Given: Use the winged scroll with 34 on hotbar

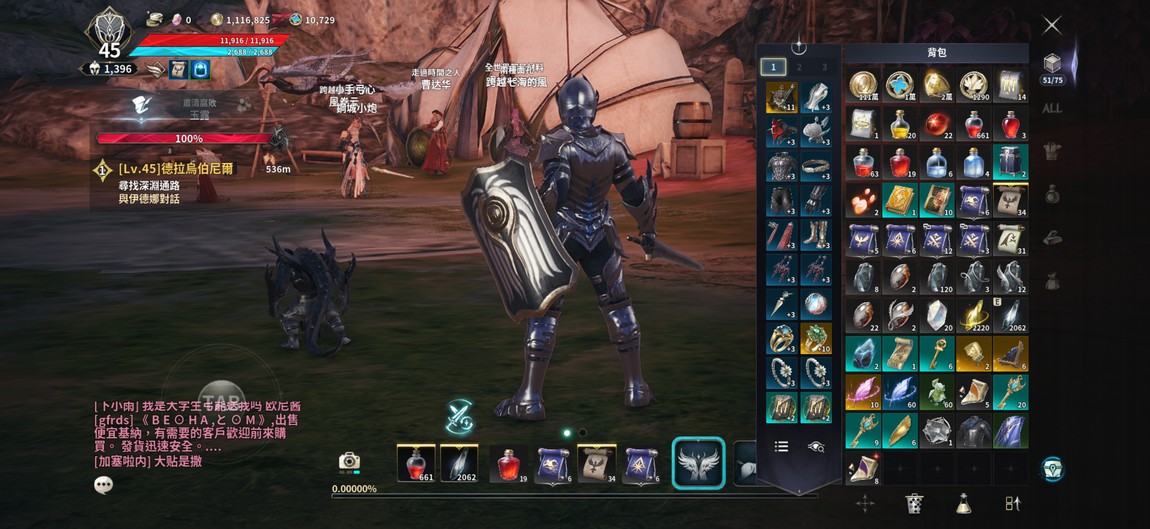Looking at the screenshot, I should point(597,463).
